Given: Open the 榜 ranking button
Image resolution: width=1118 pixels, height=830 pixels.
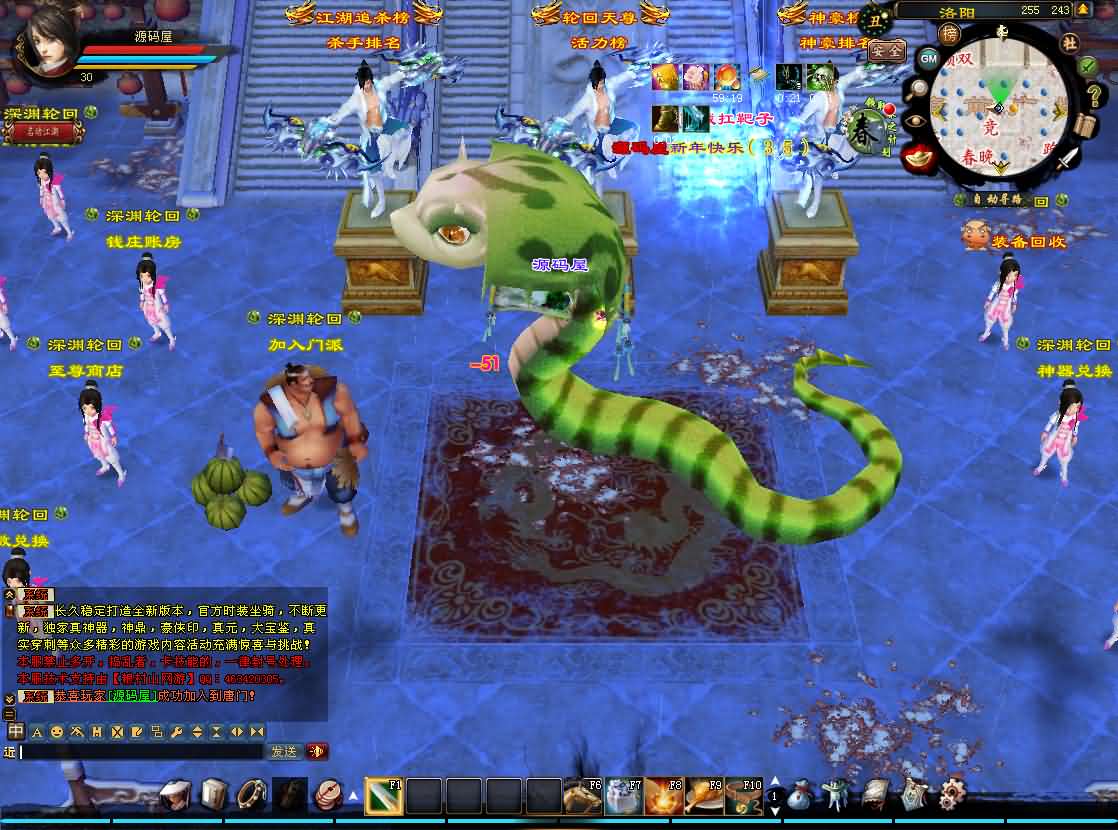Looking at the screenshot, I should pos(949,33).
